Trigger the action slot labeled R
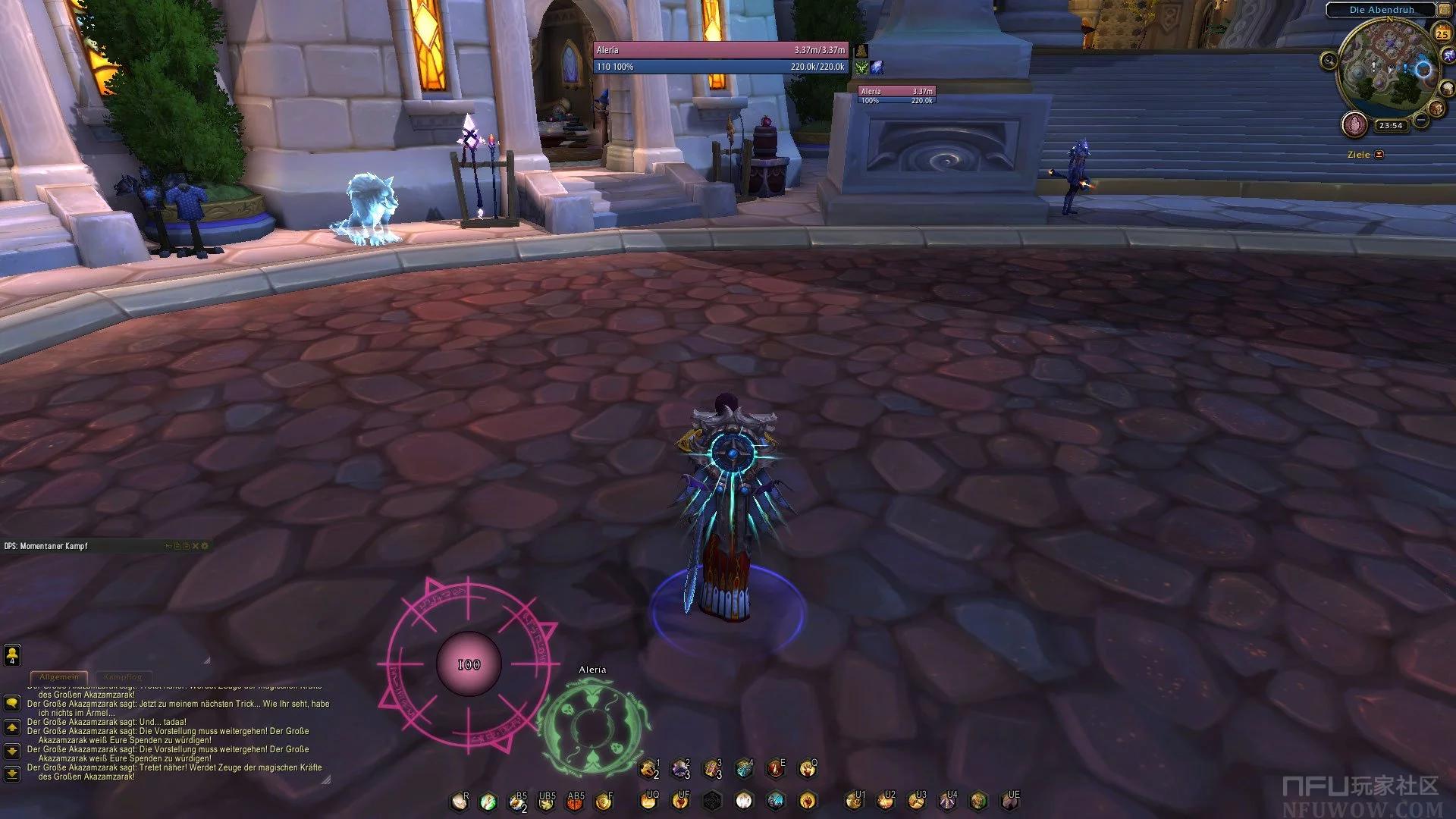Viewport: 1456px width, 819px height. (x=460, y=802)
